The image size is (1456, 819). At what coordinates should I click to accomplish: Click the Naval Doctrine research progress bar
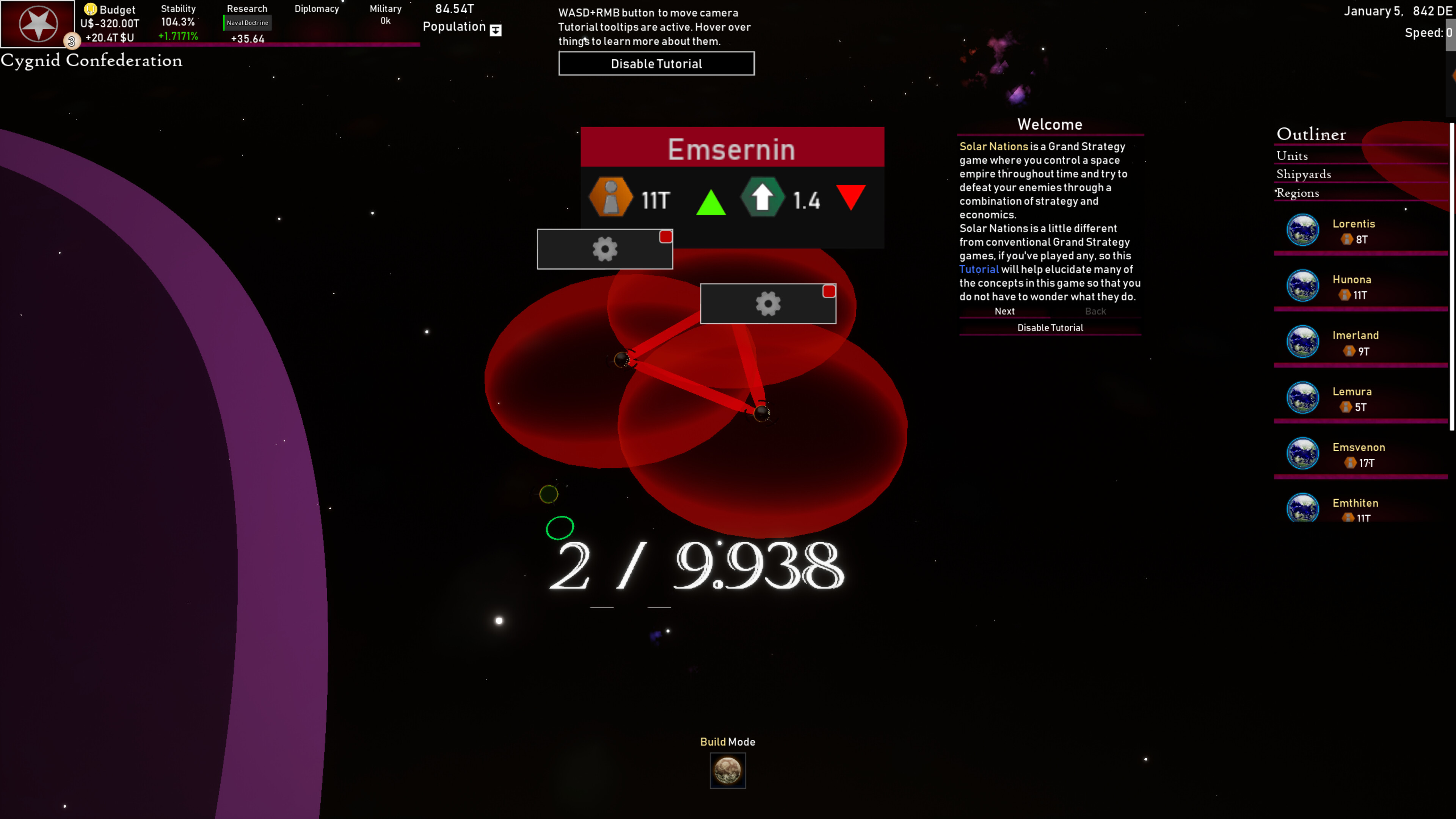tap(246, 23)
